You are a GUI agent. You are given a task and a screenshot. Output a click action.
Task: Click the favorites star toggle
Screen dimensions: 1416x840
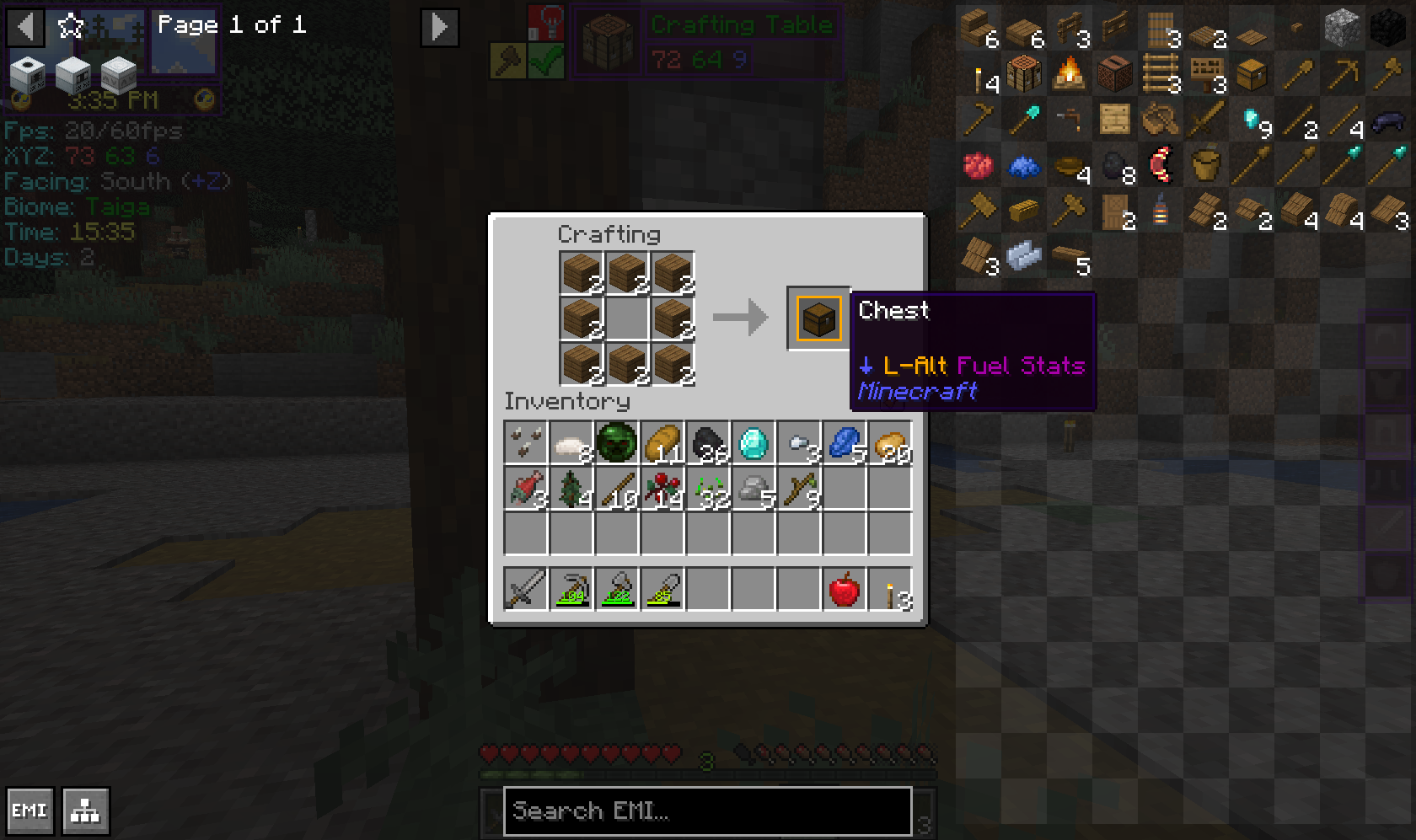click(x=72, y=26)
